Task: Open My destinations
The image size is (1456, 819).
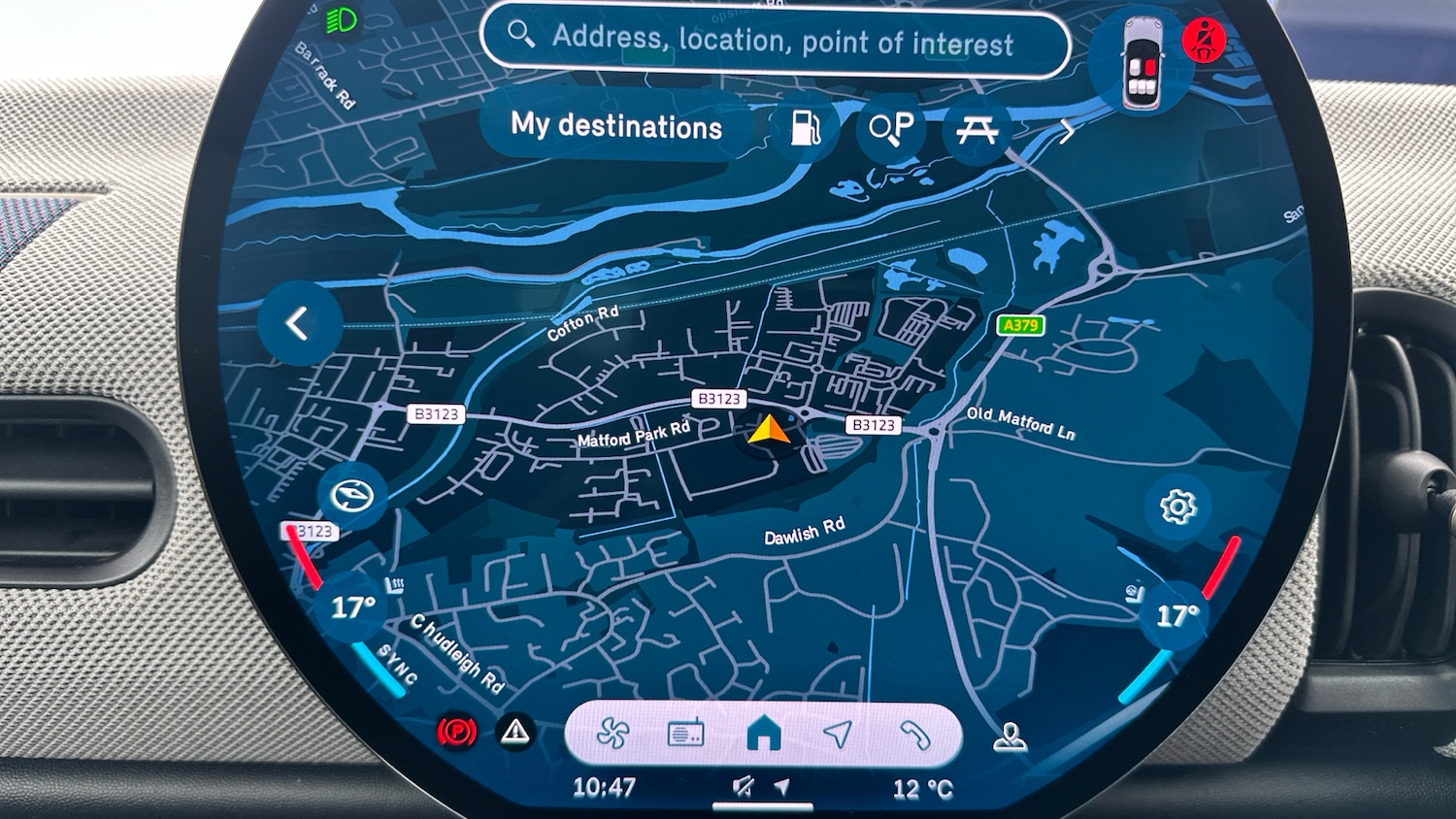Action: click(x=616, y=126)
